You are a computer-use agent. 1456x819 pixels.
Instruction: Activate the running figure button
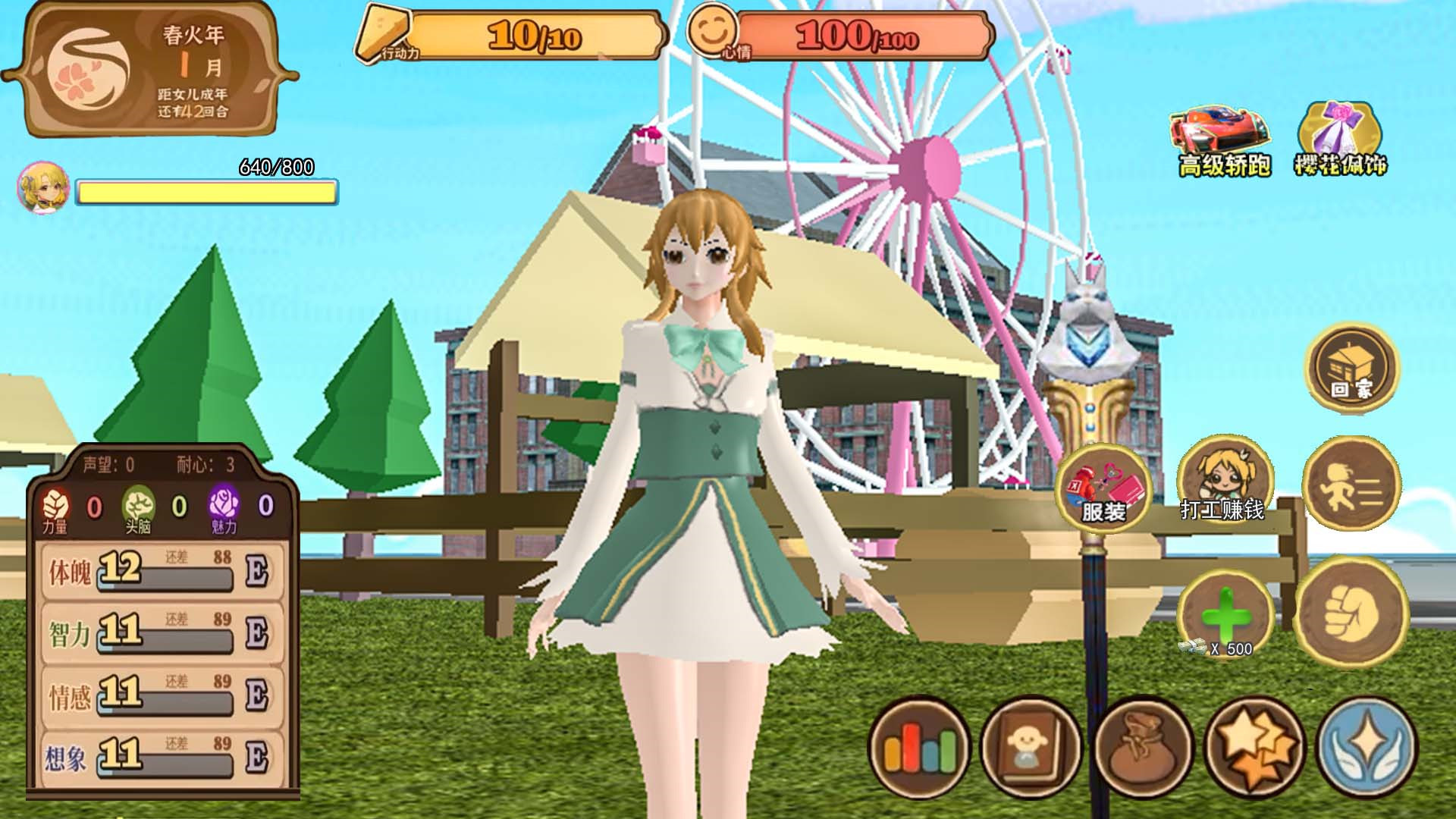pyautogui.click(x=1351, y=485)
